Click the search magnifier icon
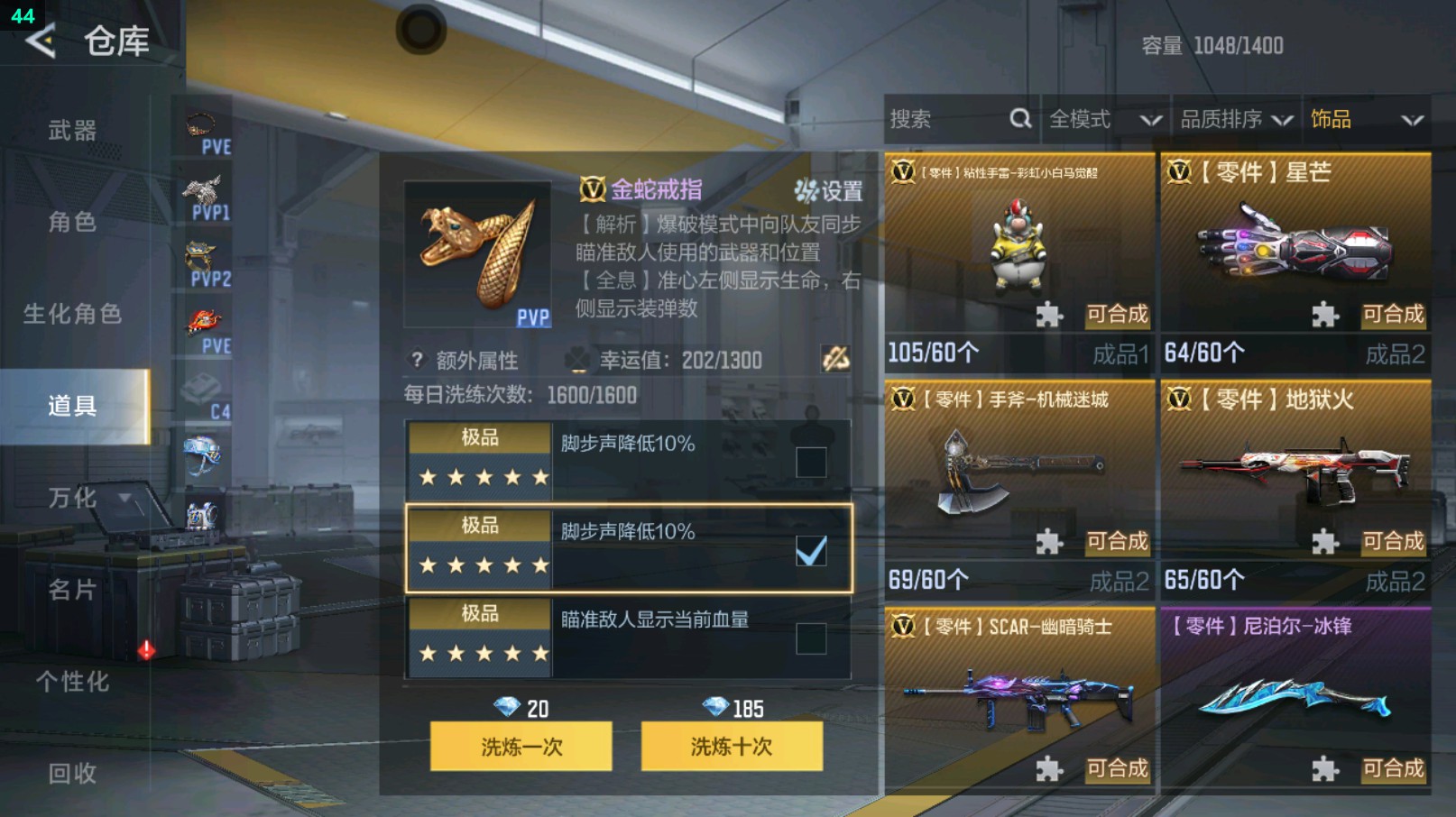 click(1019, 118)
